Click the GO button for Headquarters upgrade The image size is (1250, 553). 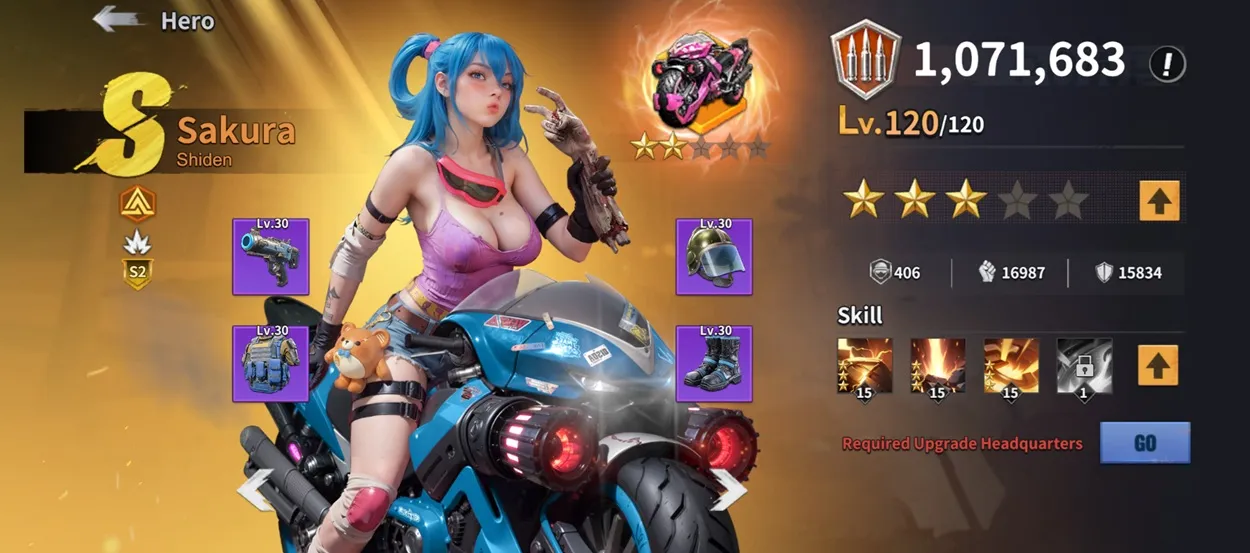click(1144, 442)
